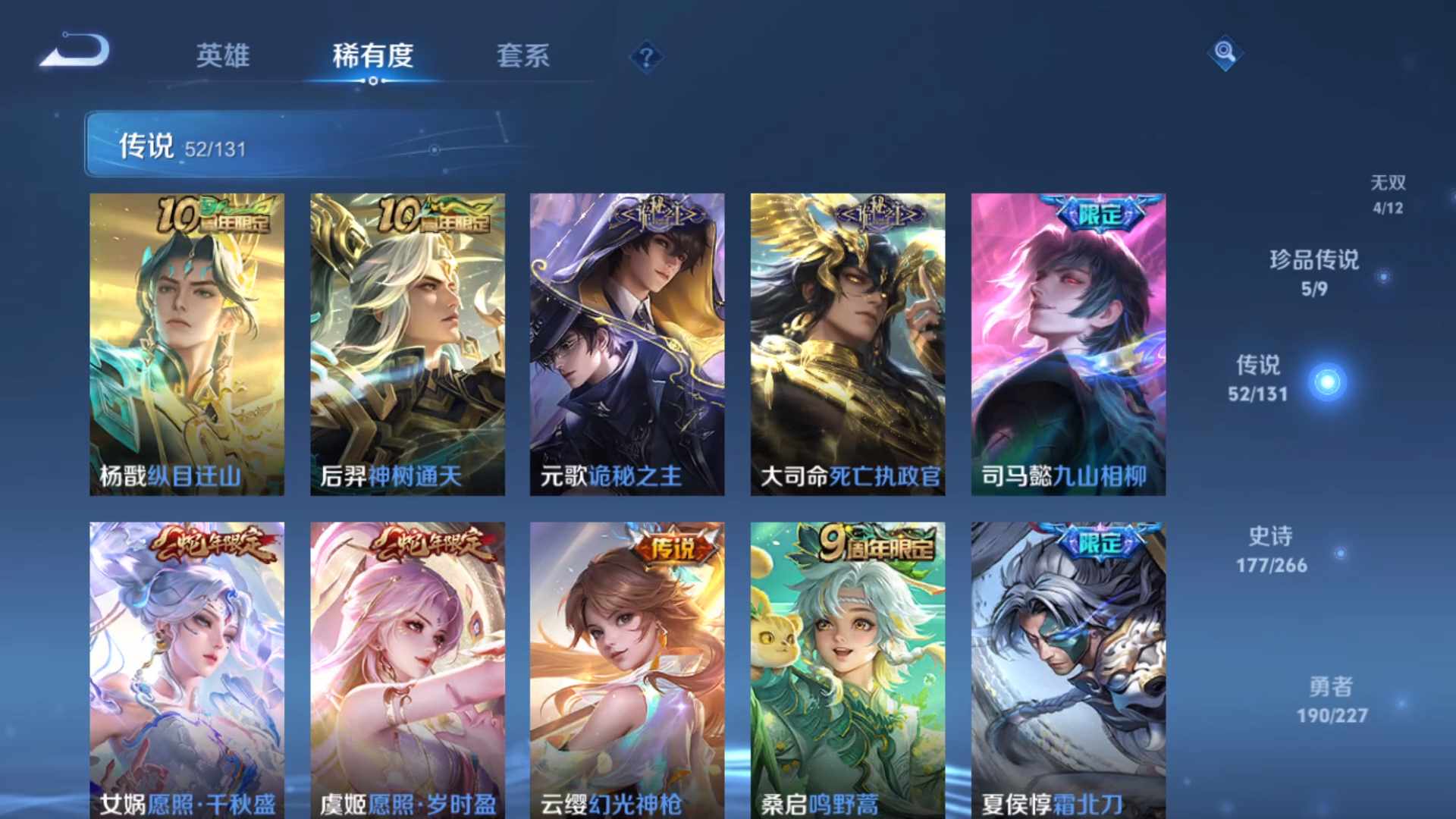This screenshot has height=819, width=1456.
Task: Switch to the 套系 tab
Action: (525, 56)
